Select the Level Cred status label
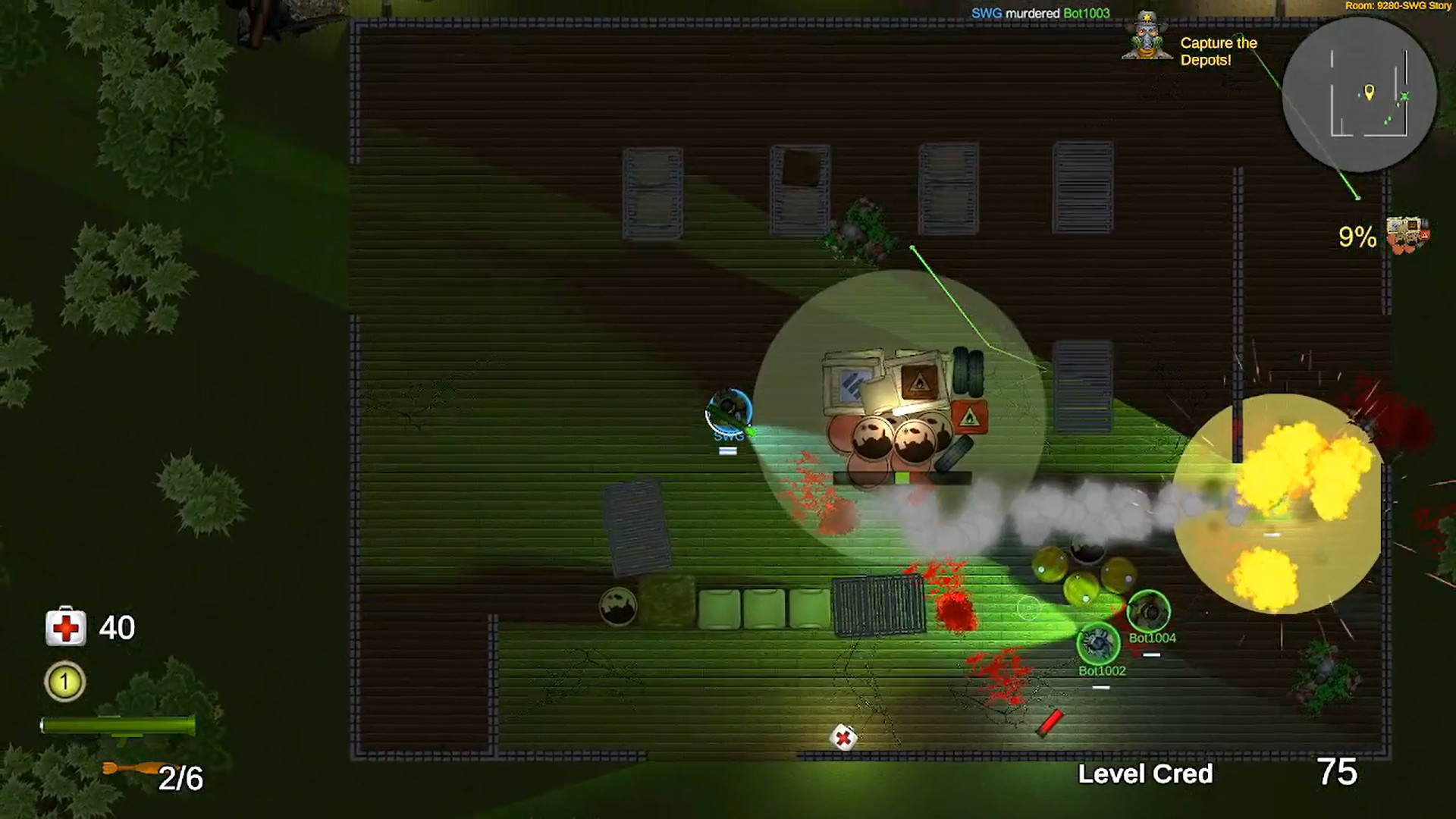Viewport: 1456px width, 819px height. point(1147,775)
